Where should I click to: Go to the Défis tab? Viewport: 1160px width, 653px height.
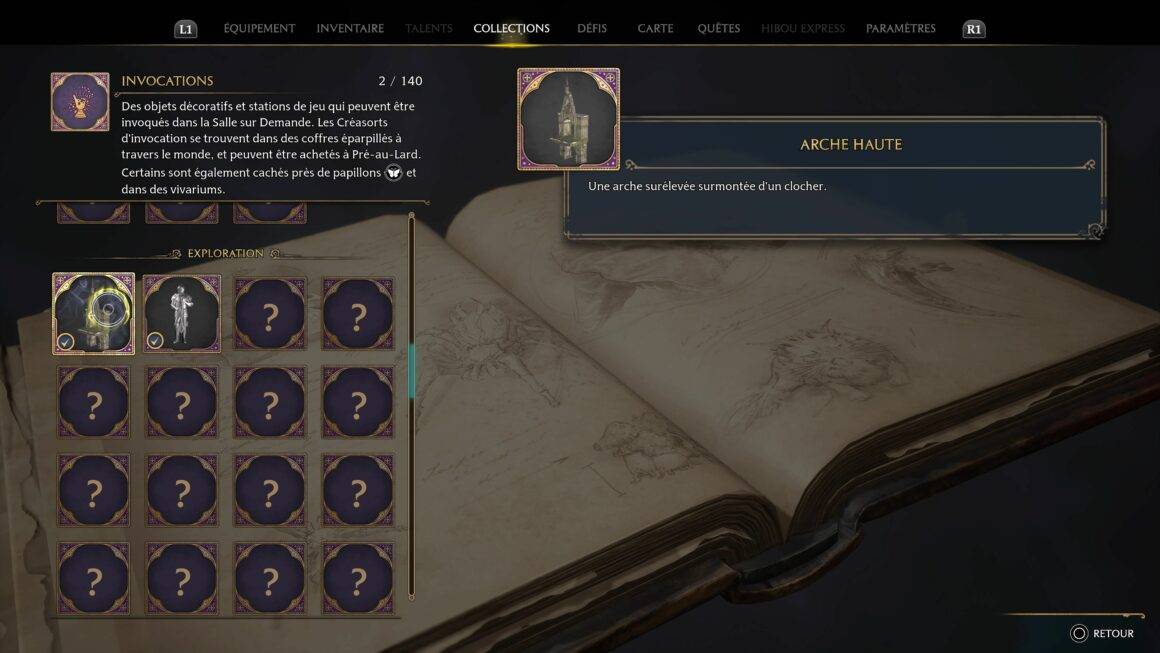[592, 28]
